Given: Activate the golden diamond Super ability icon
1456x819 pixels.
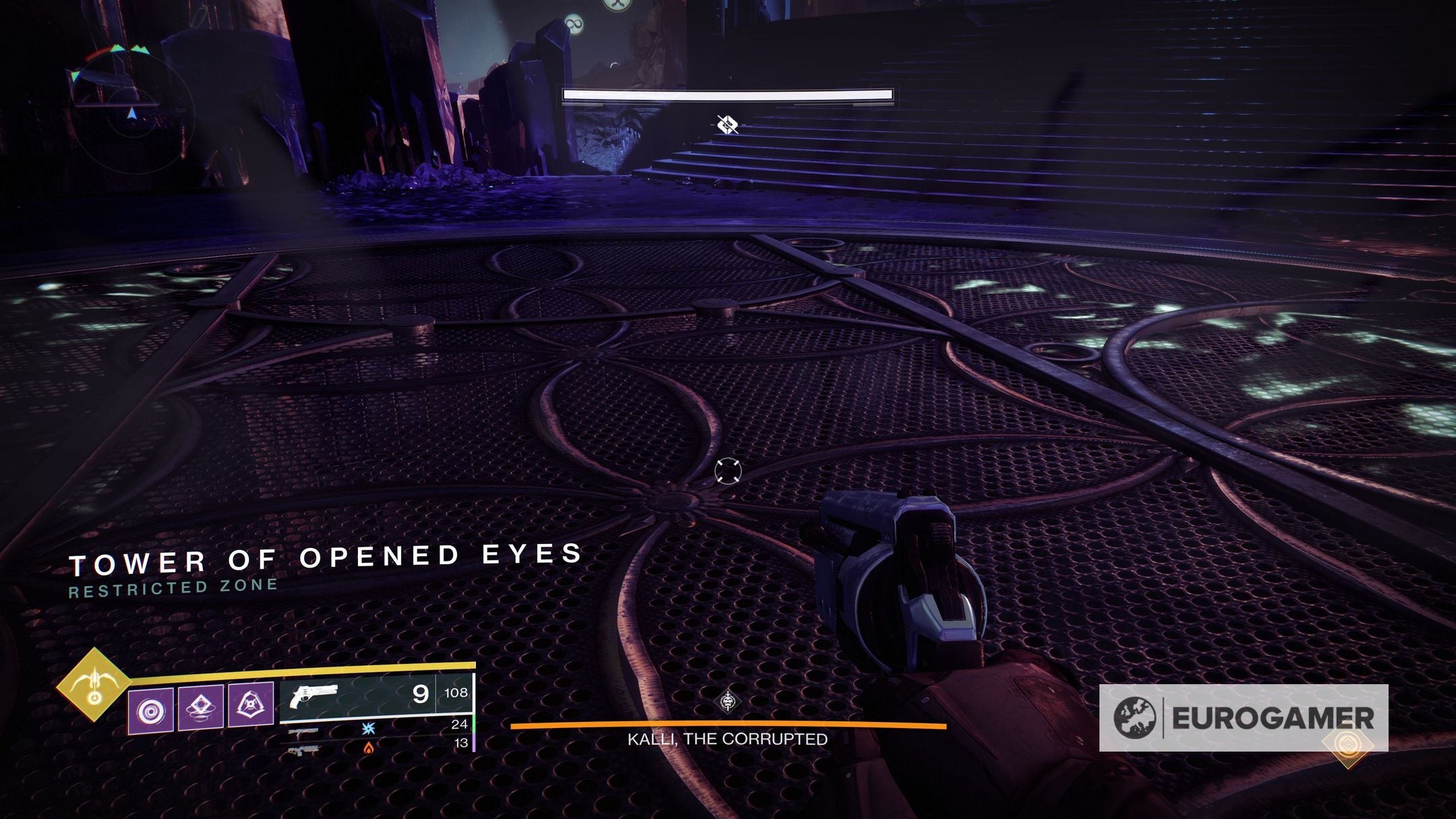Looking at the screenshot, I should [x=94, y=684].
